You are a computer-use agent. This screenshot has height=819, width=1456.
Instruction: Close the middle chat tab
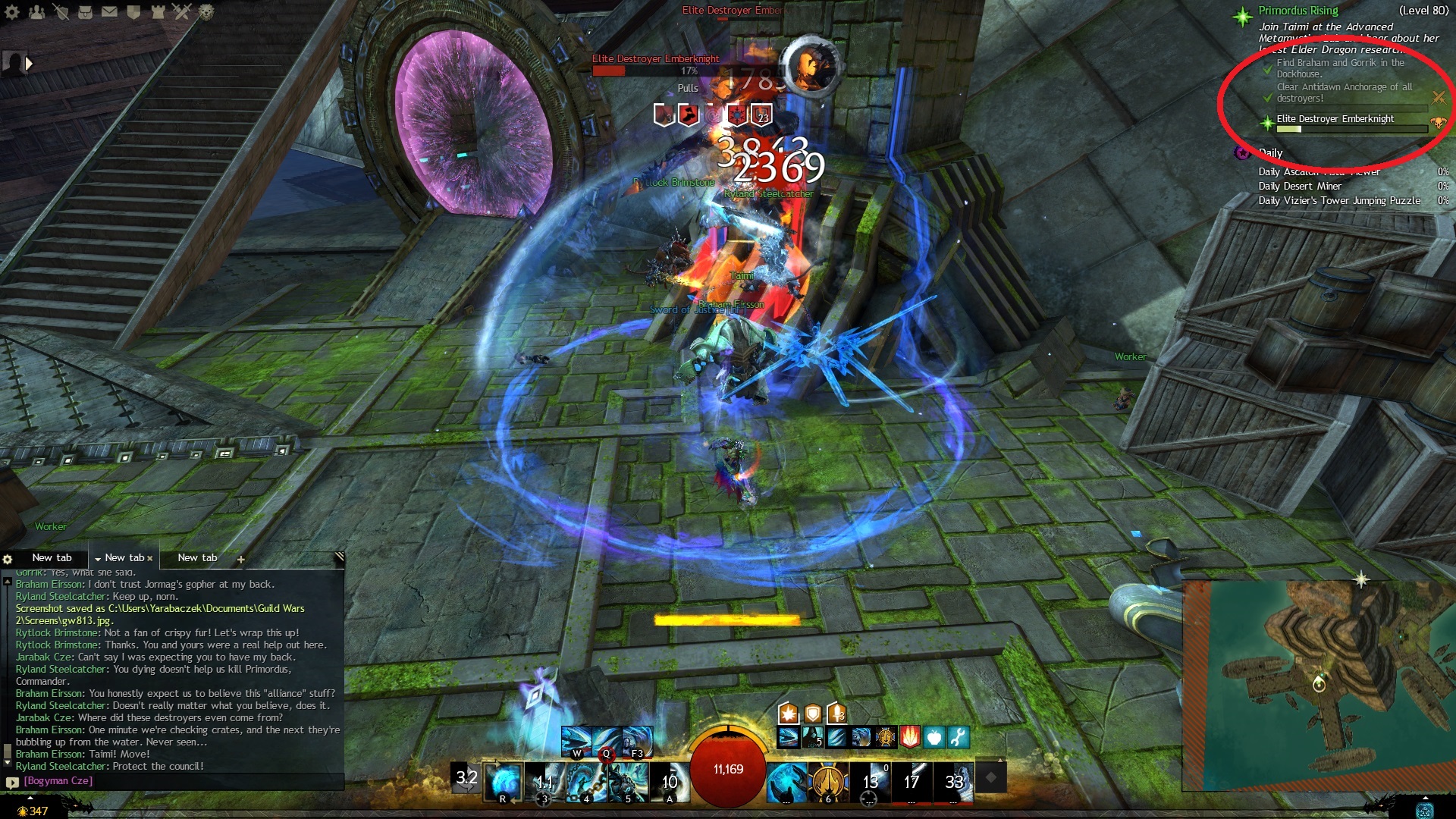point(150,558)
